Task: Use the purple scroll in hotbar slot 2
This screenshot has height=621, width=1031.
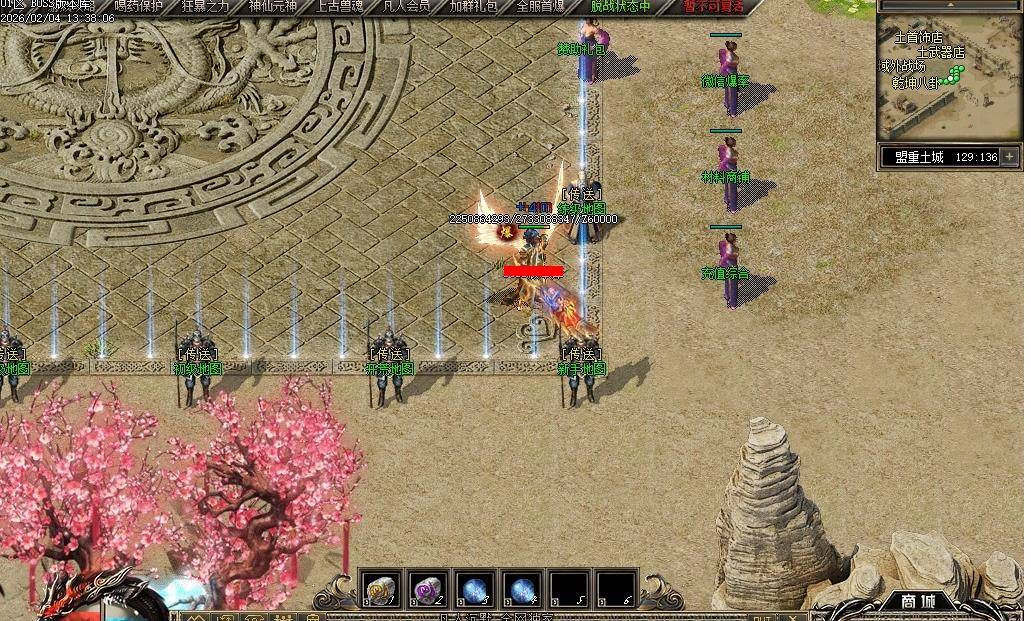Action: point(427,590)
